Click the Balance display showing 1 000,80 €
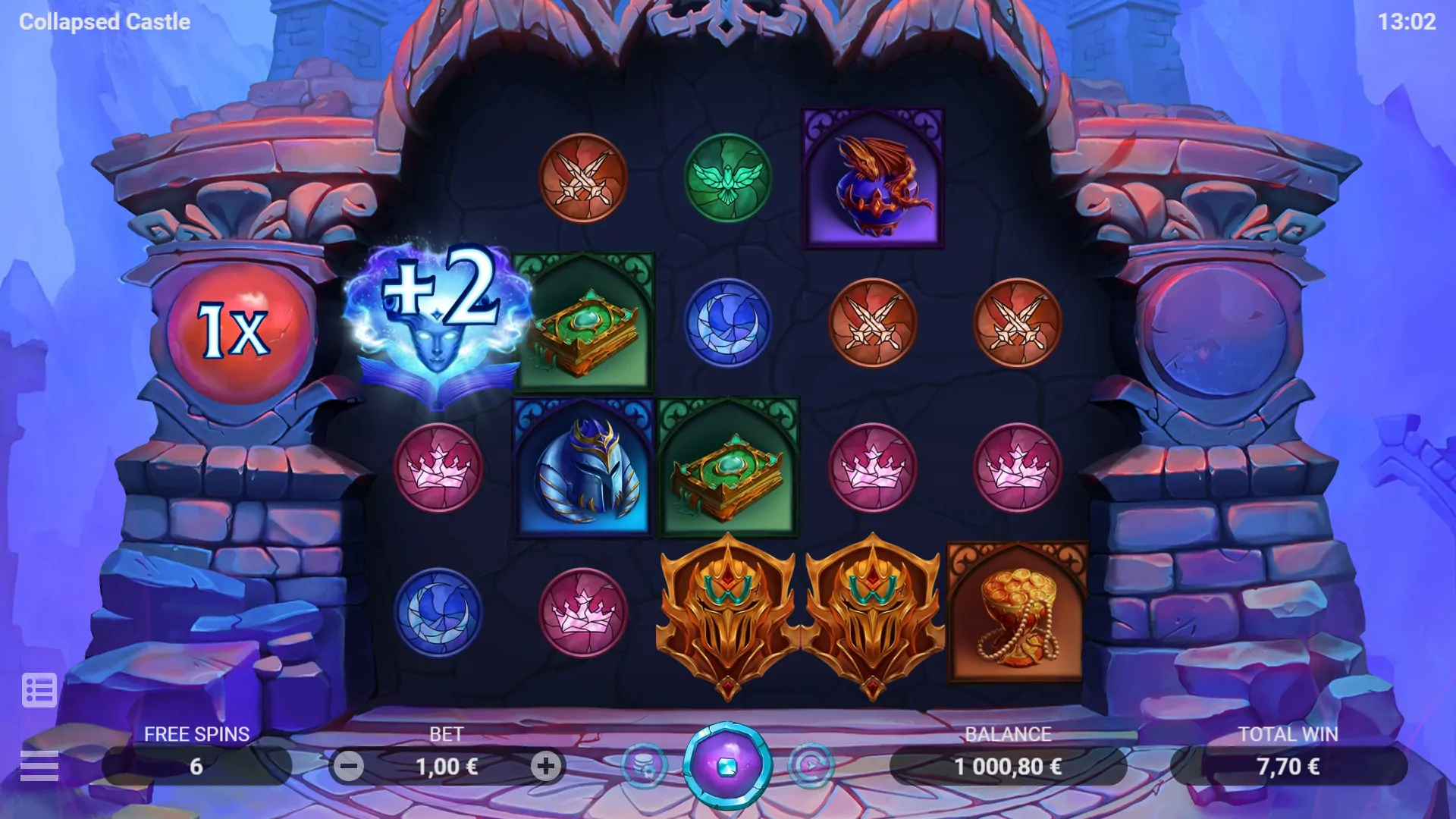1456x819 pixels. pos(1009,766)
